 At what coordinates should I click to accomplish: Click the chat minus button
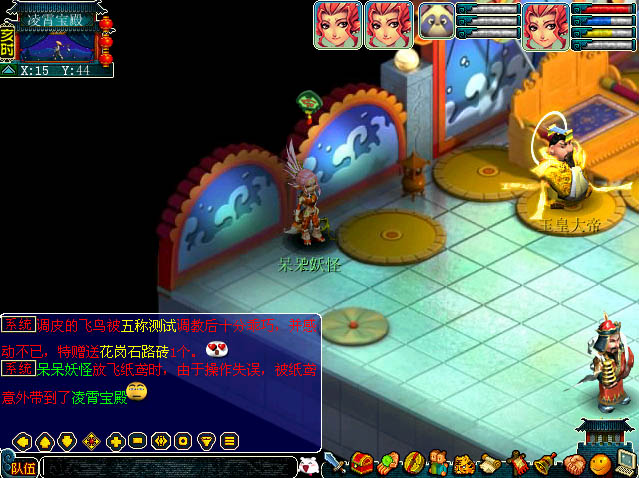[137, 441]
